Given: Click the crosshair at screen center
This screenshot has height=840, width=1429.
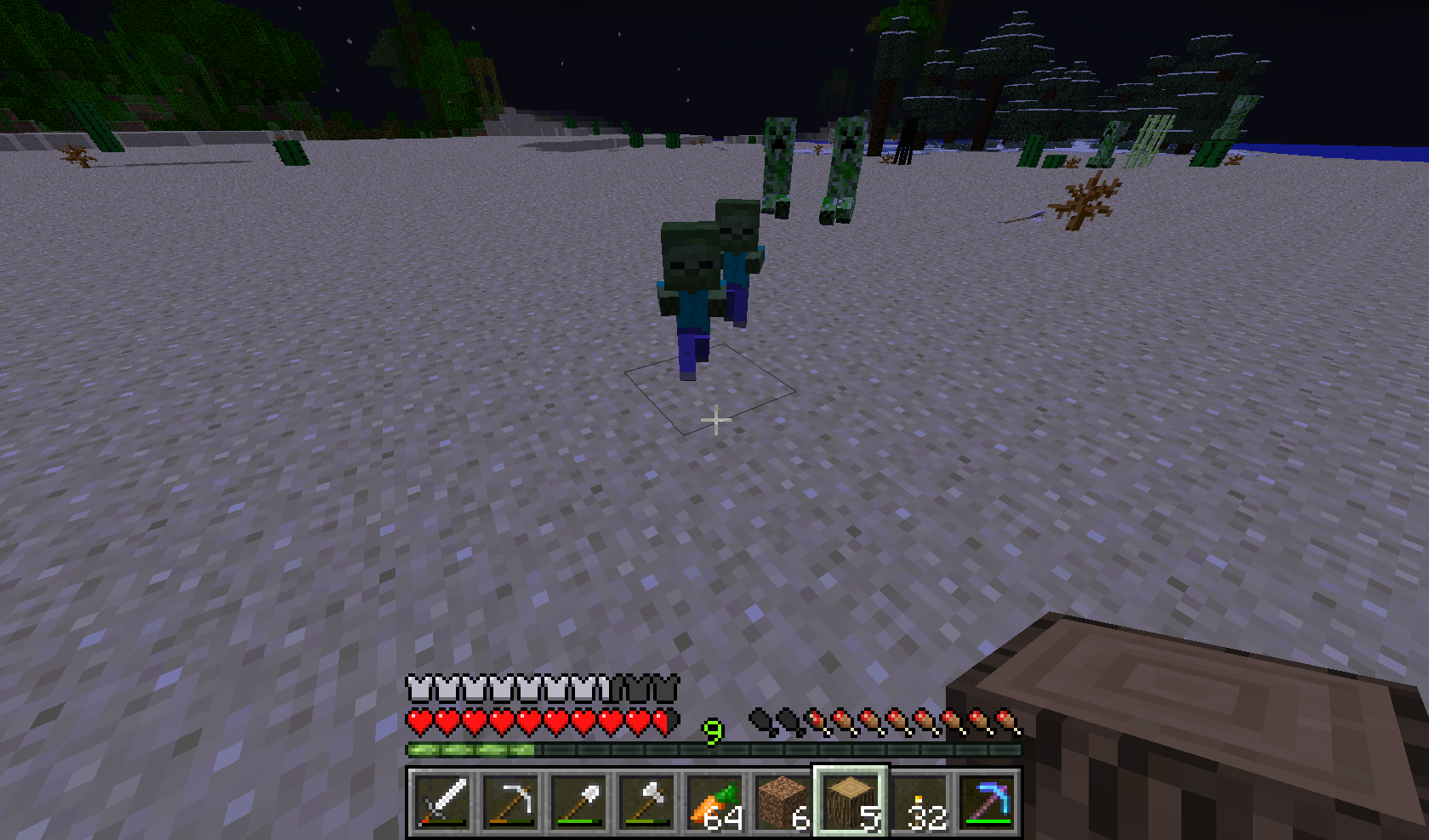Looking at the screenshot, I should click(x=714, y=419).
